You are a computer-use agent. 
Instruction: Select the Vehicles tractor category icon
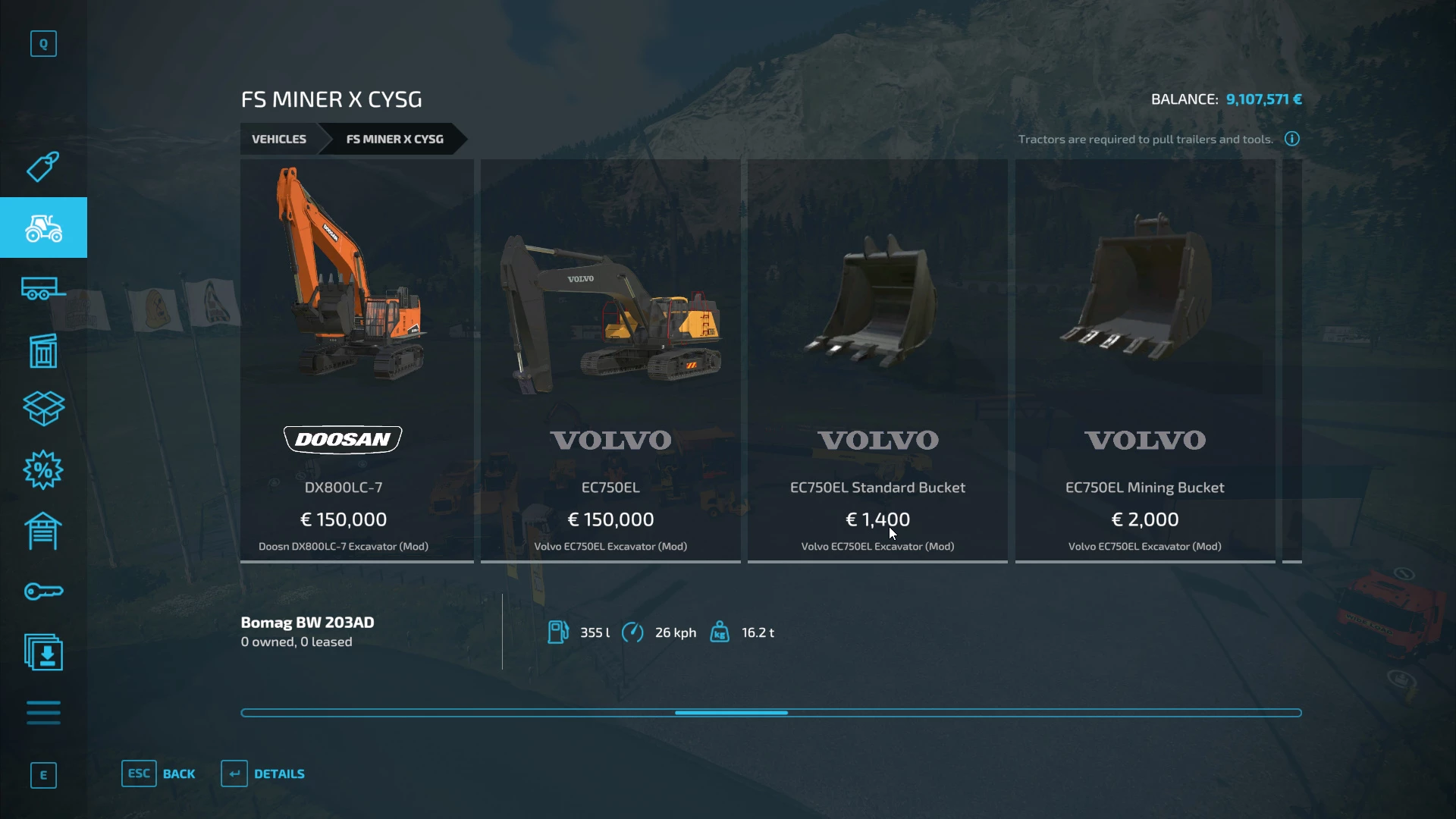pos(43,227)
